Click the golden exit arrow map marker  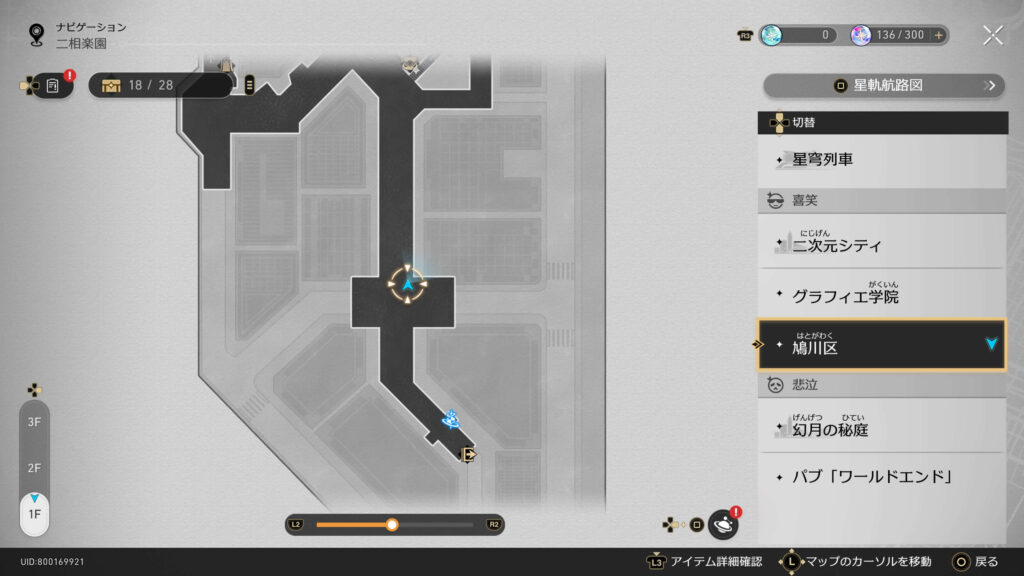pos(467,455)
